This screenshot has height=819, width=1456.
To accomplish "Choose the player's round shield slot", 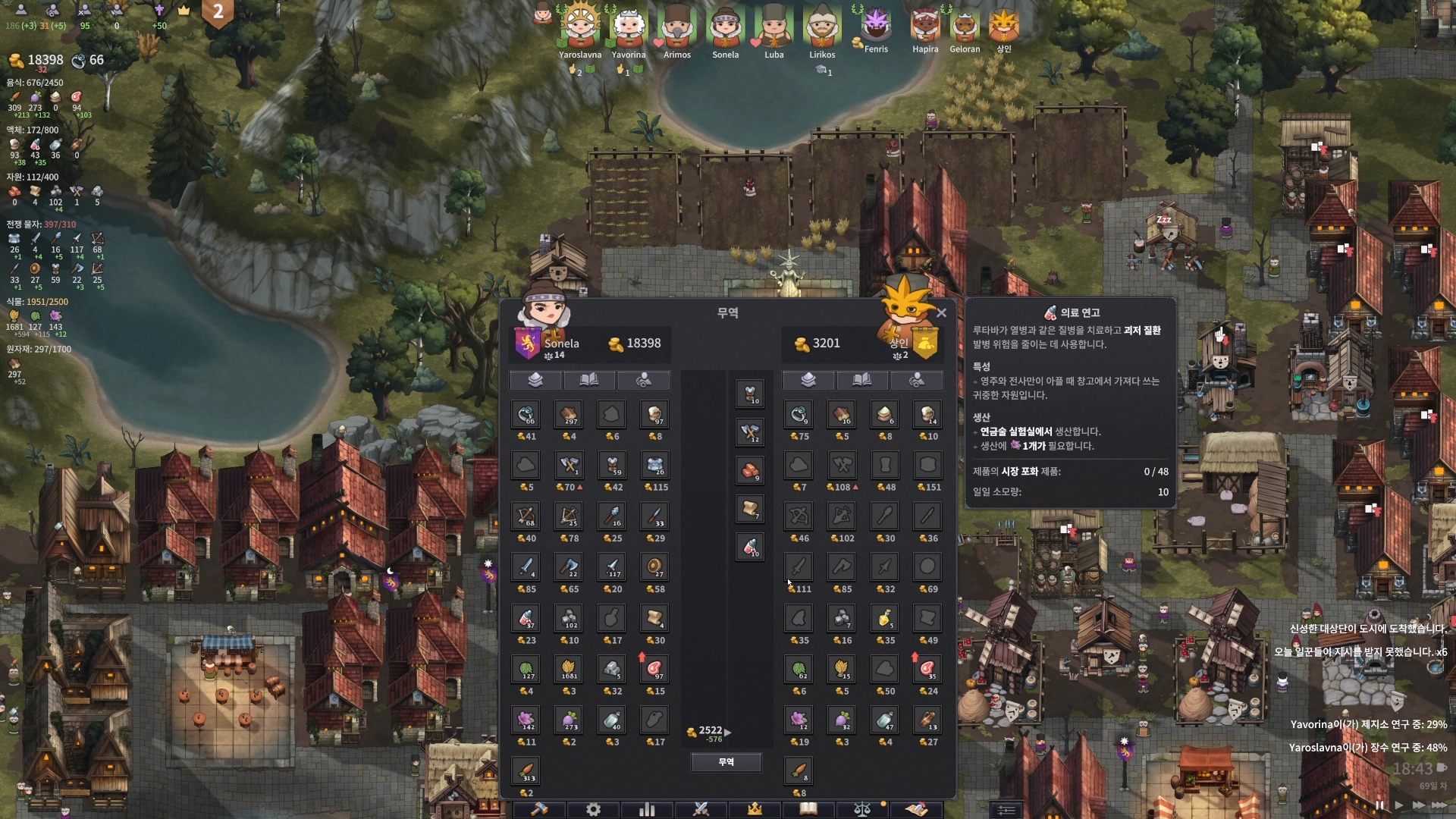I will coord(654,567).
